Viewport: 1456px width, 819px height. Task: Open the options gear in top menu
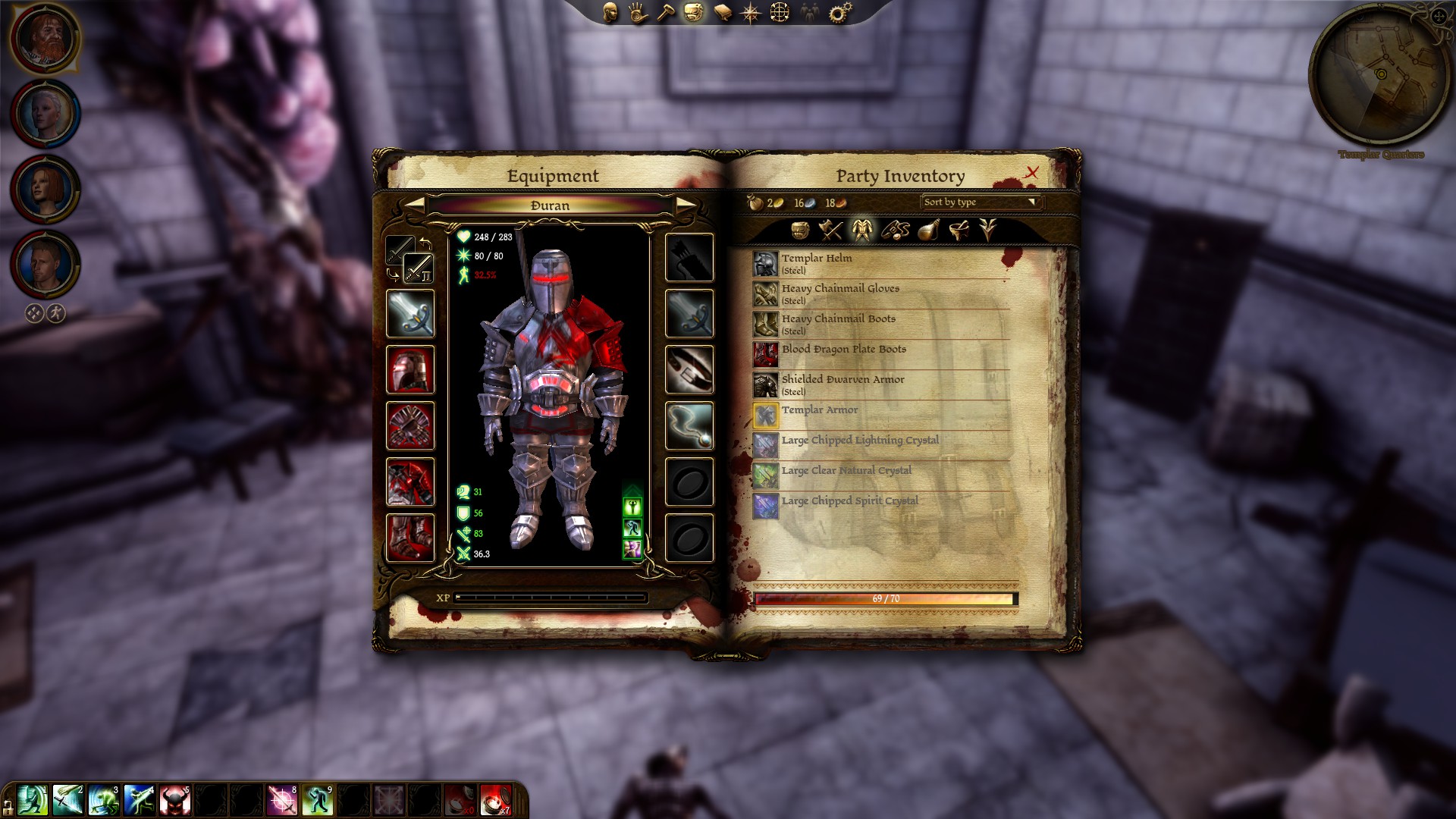[840, 12]
